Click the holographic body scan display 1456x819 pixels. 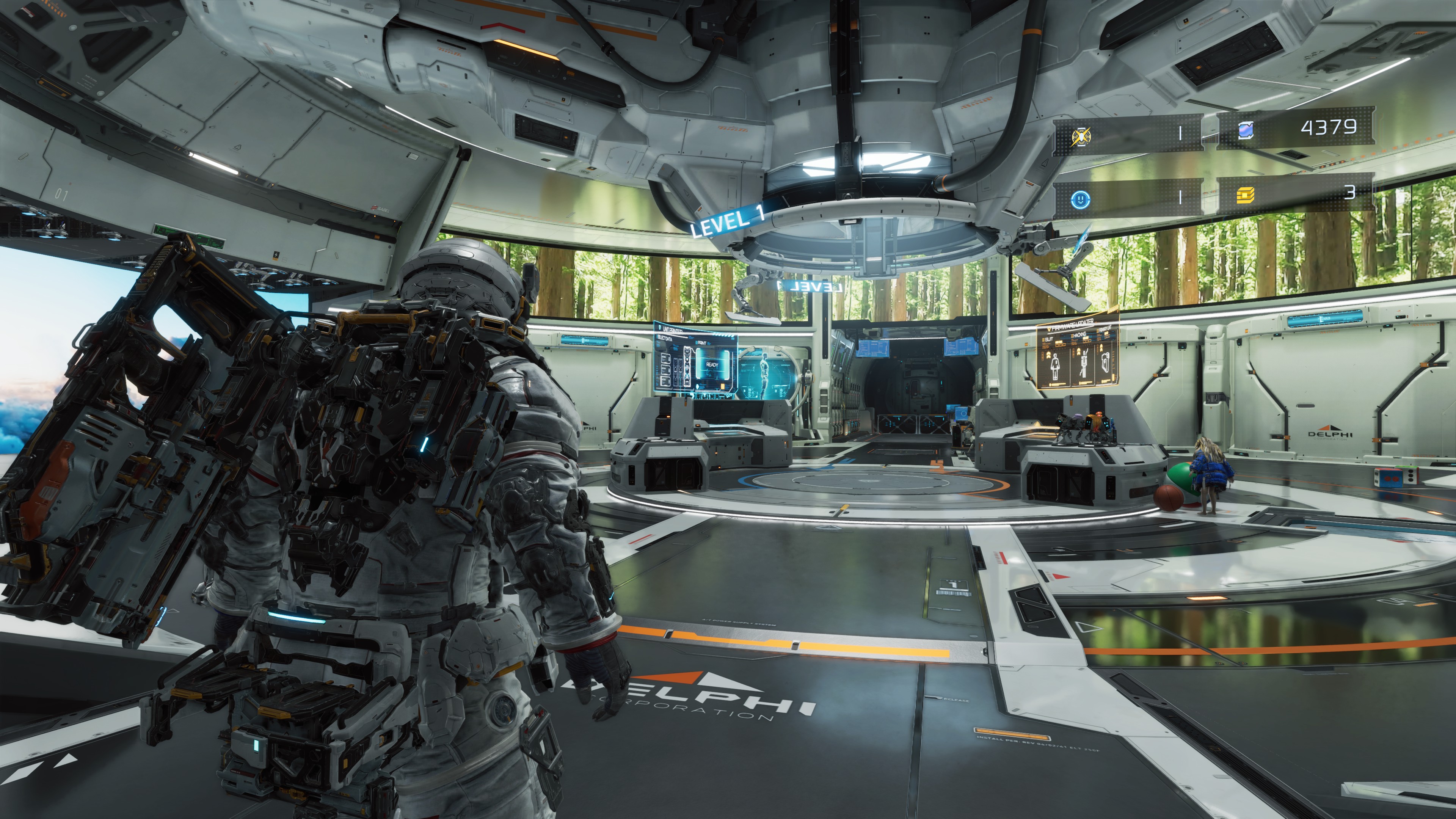[764, 375]
